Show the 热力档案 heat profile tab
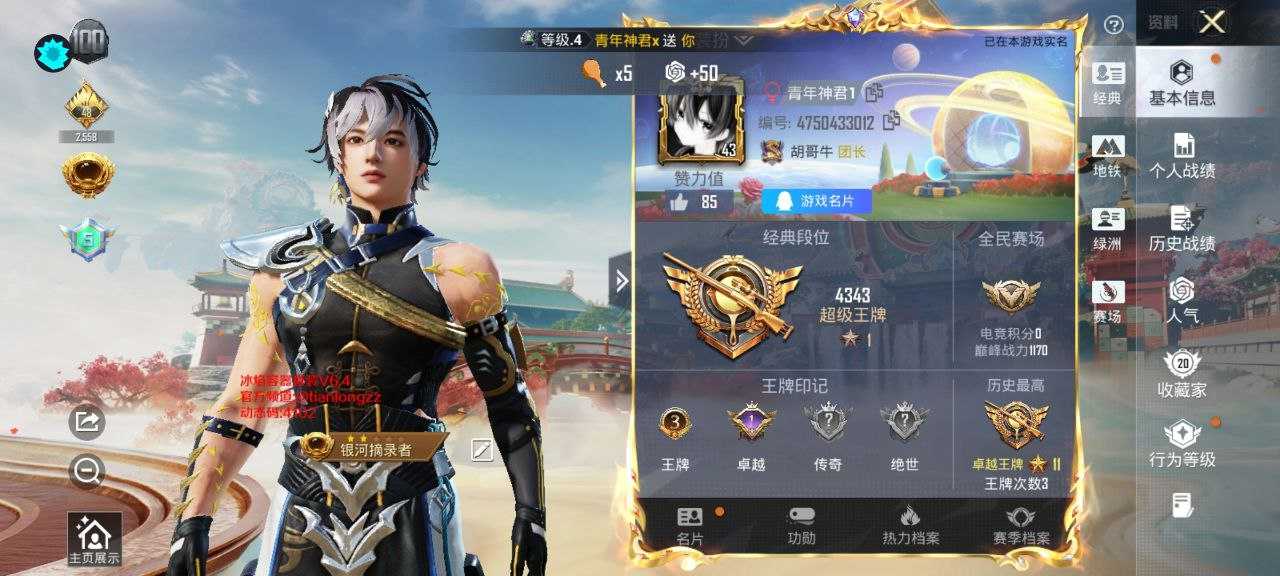Screen dimensions: 1280x576 pos(909,526)
